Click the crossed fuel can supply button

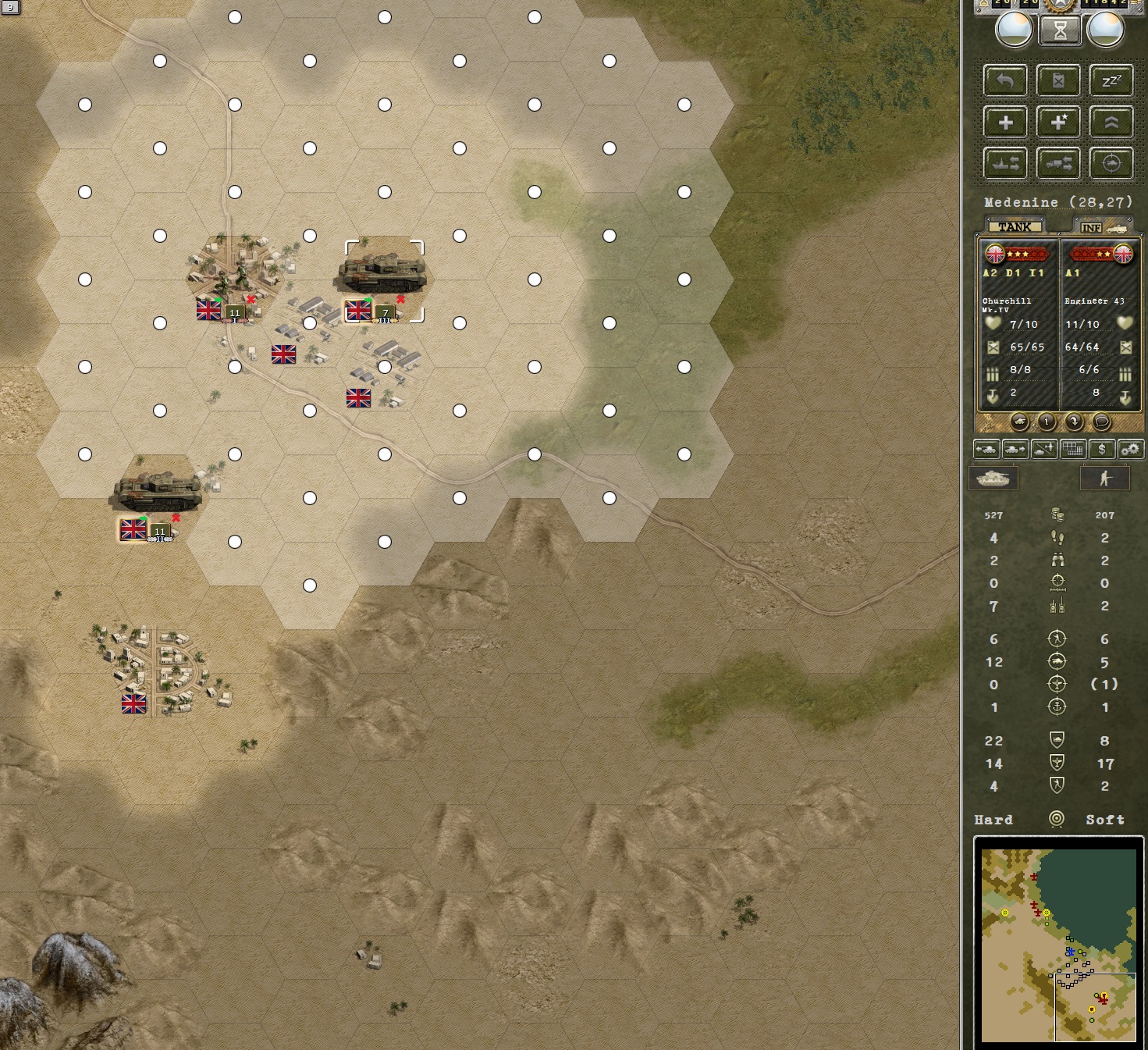point(1058,80)
